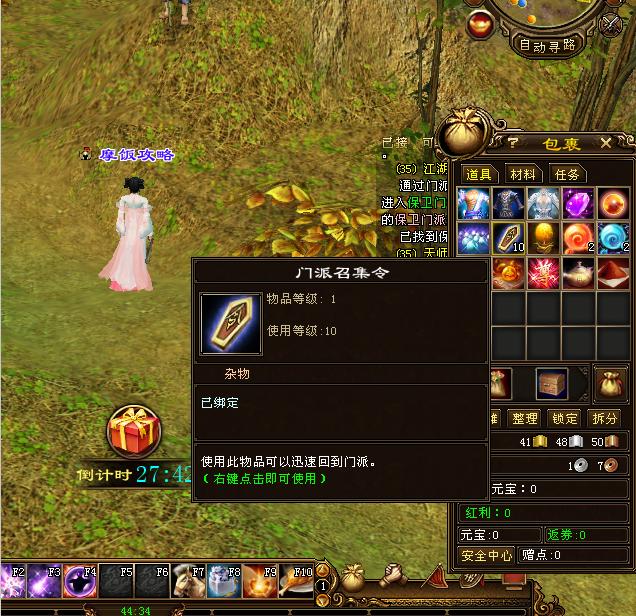Select the golden egg item slot
The height and width of the screenshot is (616, 636).
coord(544,239)
